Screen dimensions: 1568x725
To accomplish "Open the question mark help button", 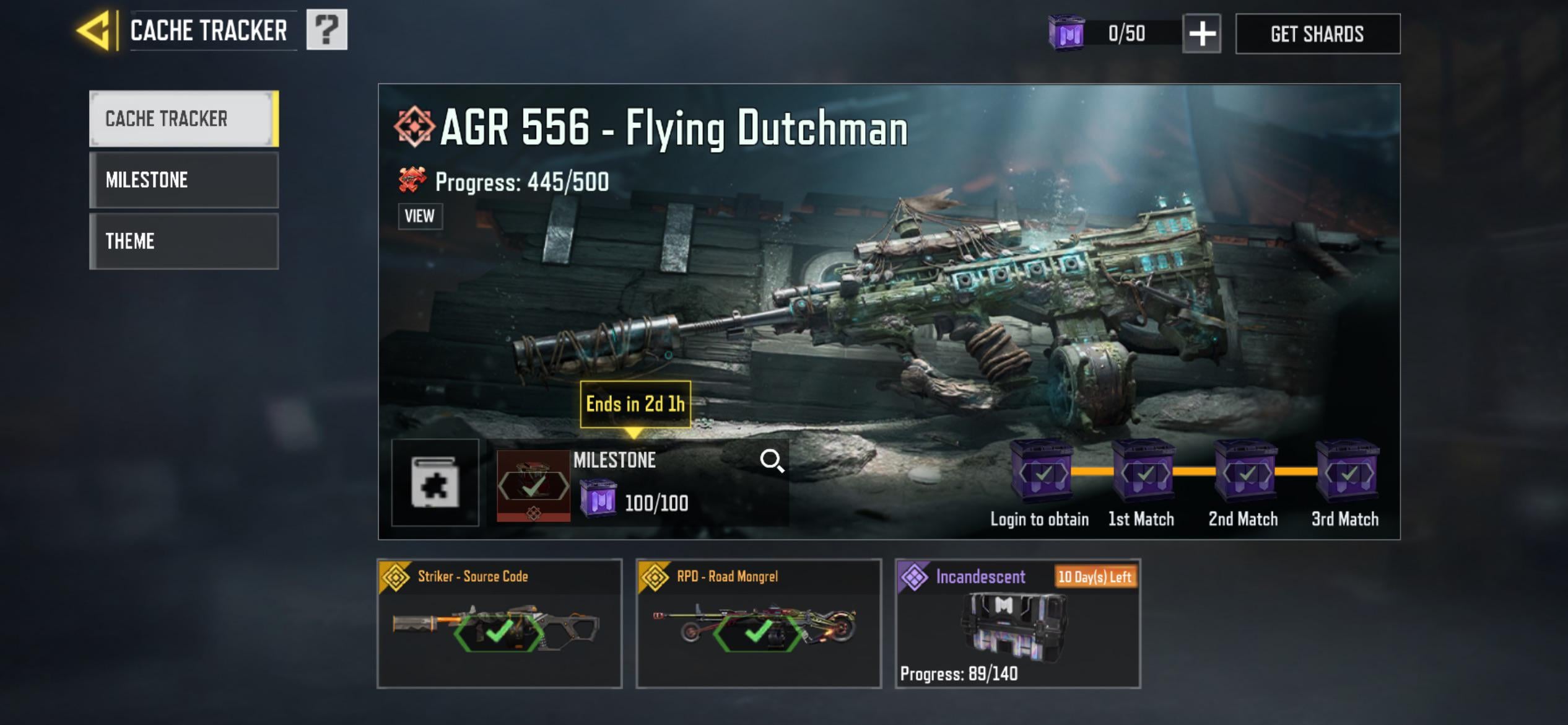I will 327,30.
